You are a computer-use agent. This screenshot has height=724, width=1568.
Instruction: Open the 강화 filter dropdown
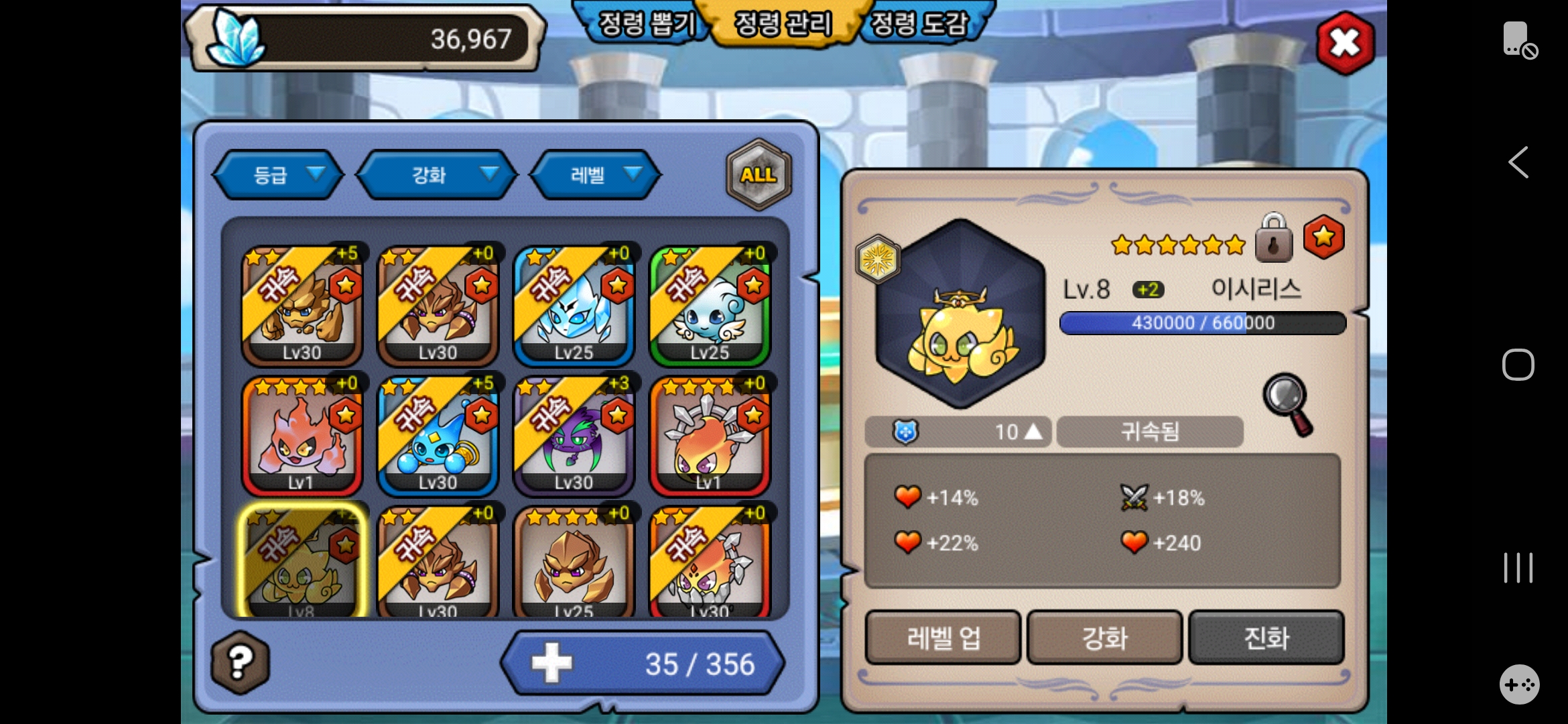(x=437, y=175)
